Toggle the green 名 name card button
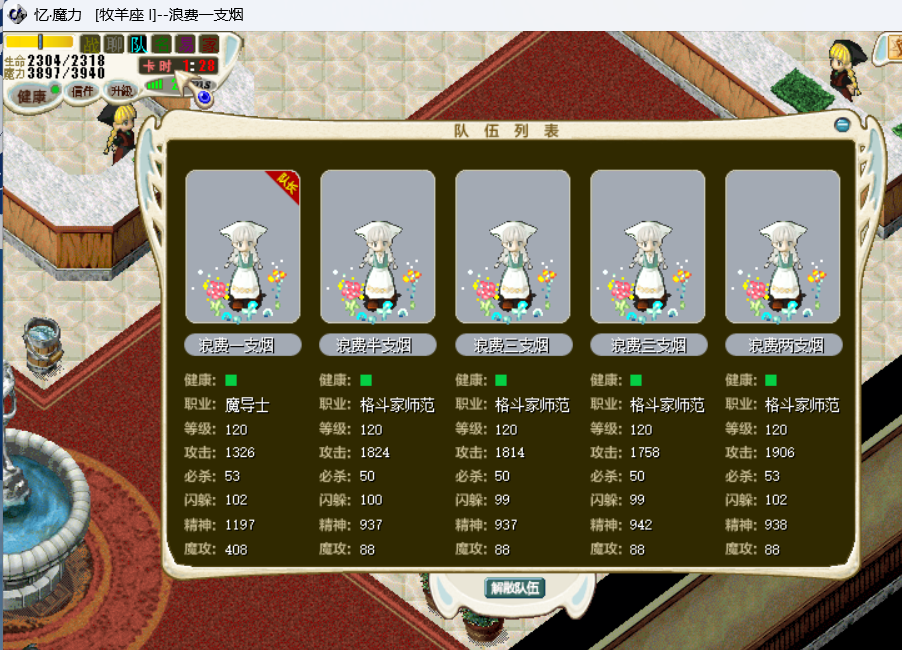The image size is (902, 650). (161, 44)
